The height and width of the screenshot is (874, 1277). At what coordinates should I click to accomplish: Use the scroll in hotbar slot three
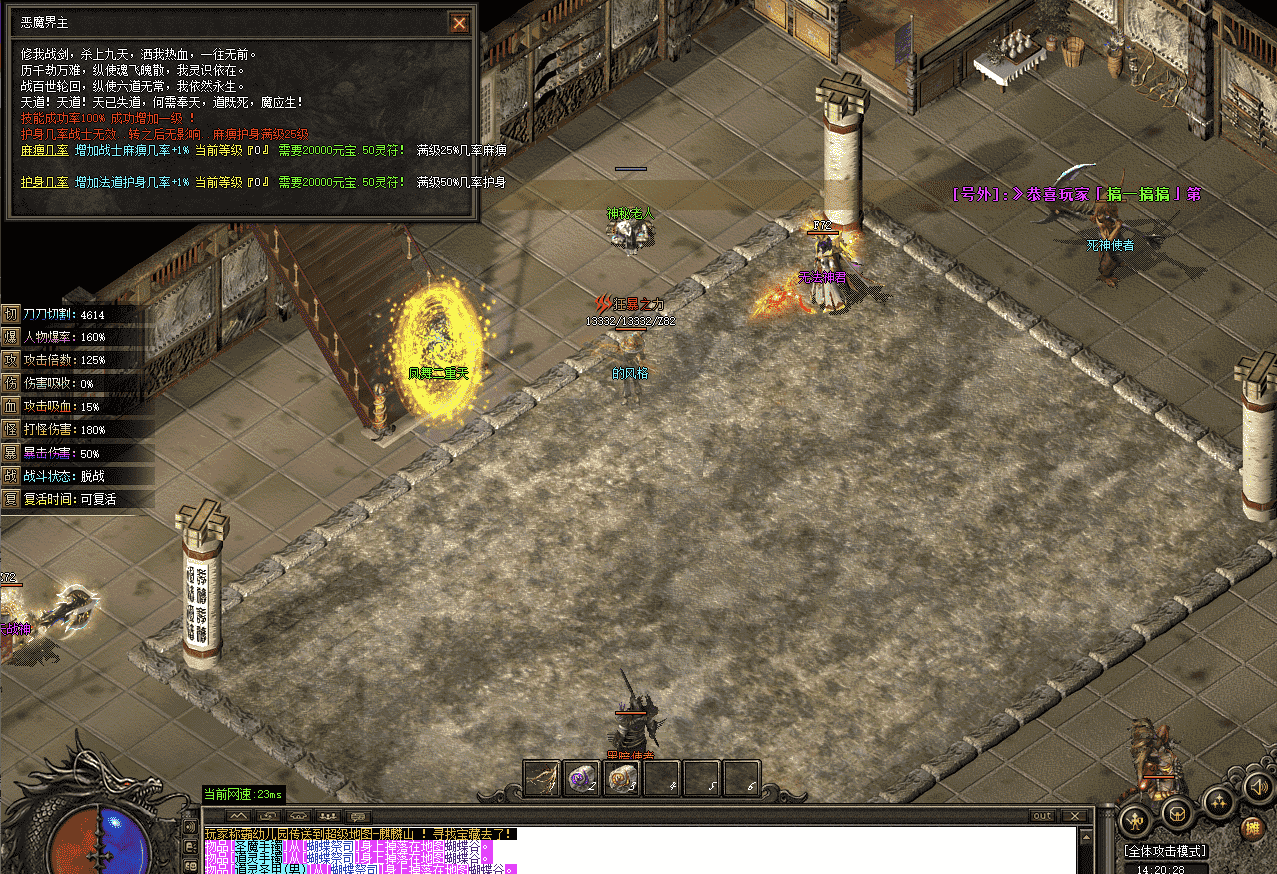pos(622,779)
